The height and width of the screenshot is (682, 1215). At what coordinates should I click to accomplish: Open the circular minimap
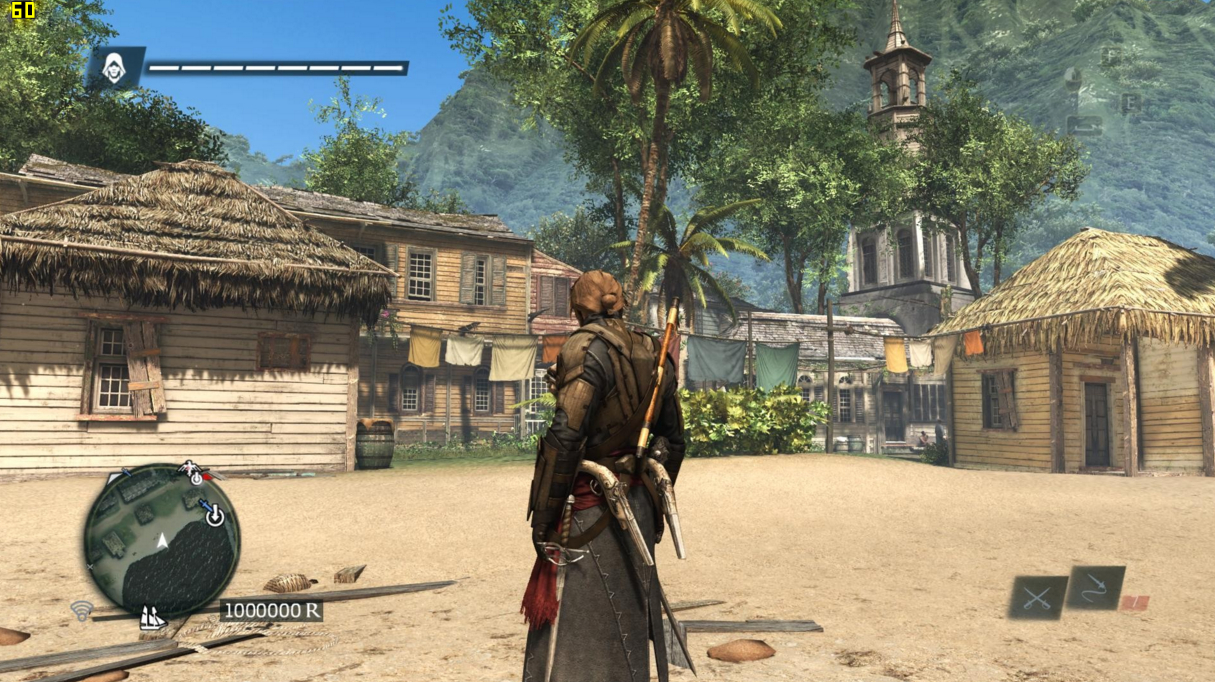point(161,541)
